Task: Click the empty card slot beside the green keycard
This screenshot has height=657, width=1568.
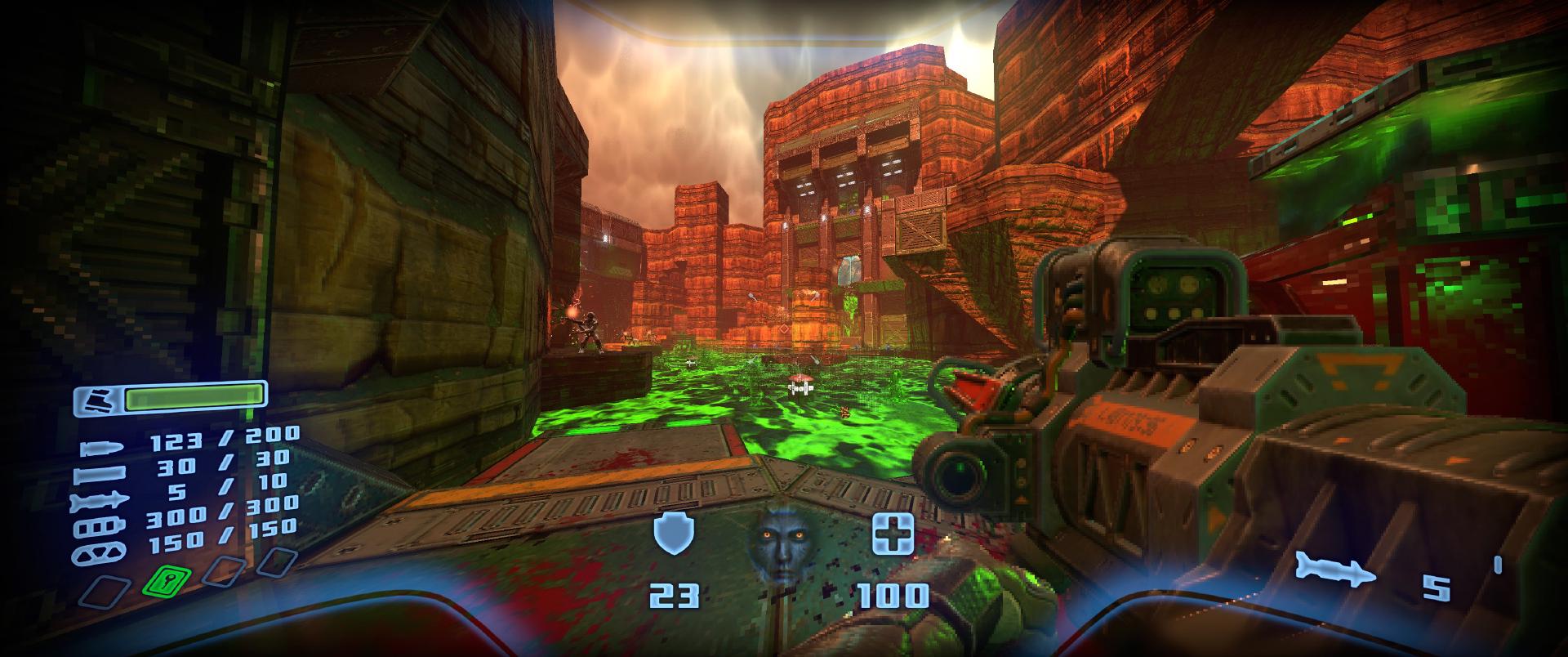Action: [222, 572]
